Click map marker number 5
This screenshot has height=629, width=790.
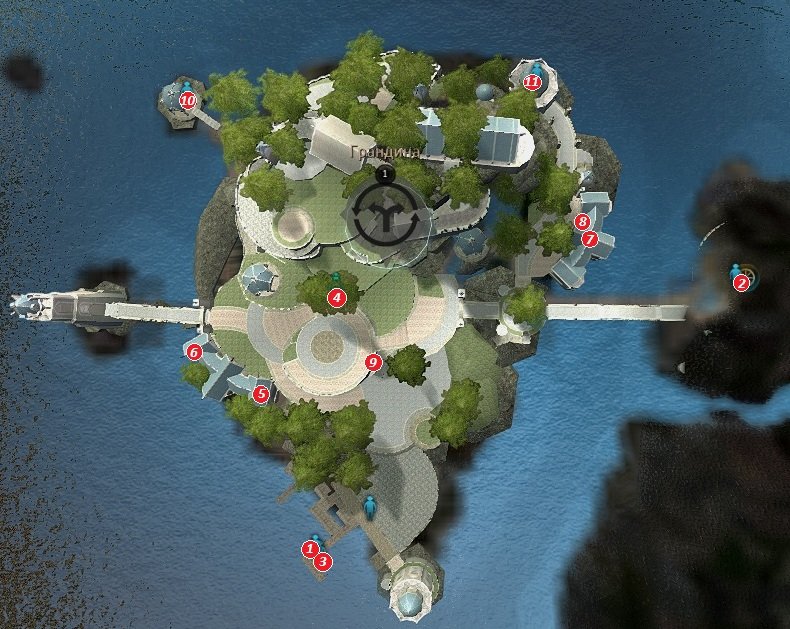coord(261,394)
